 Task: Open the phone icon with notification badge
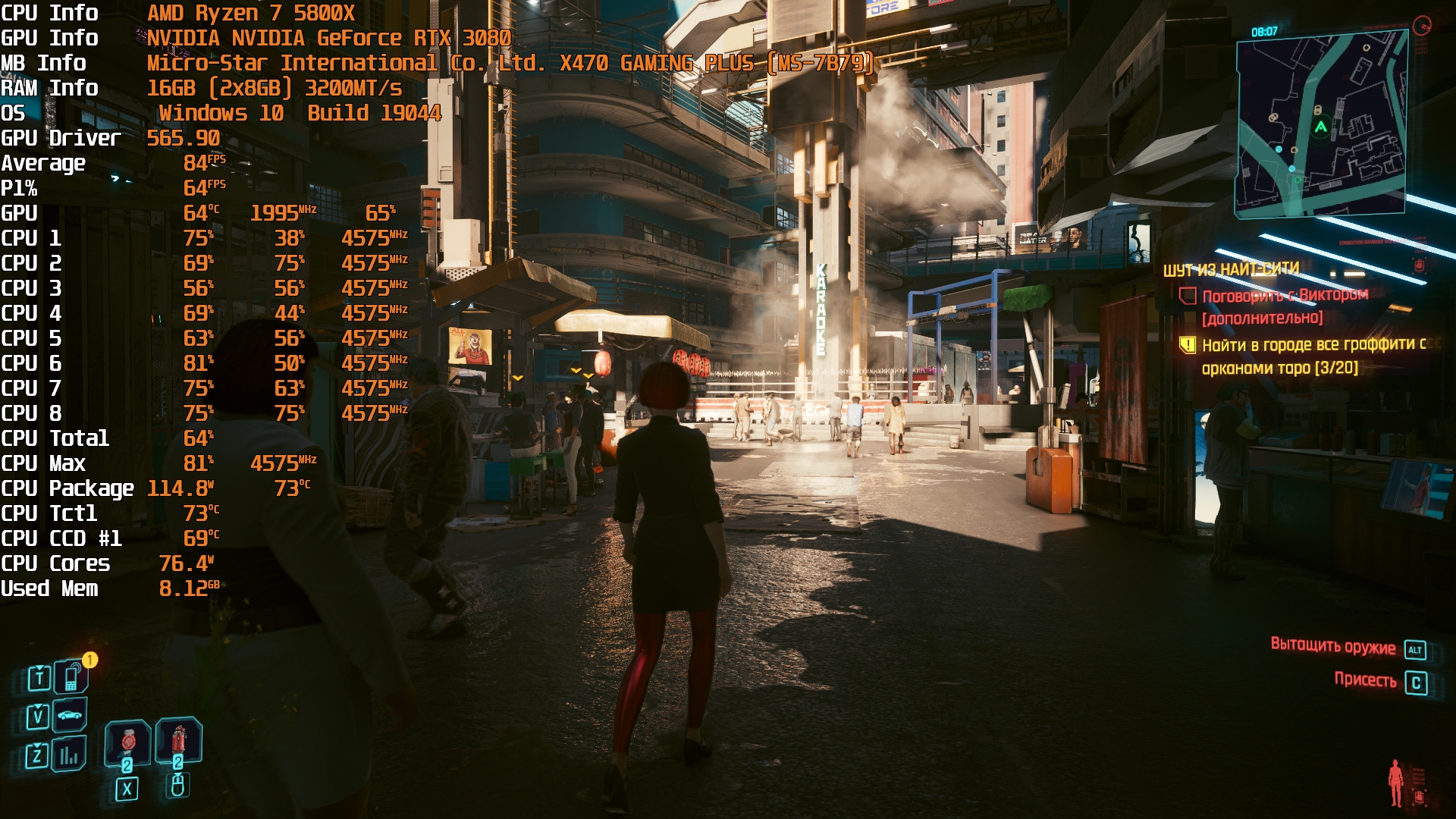click(71, 676)
